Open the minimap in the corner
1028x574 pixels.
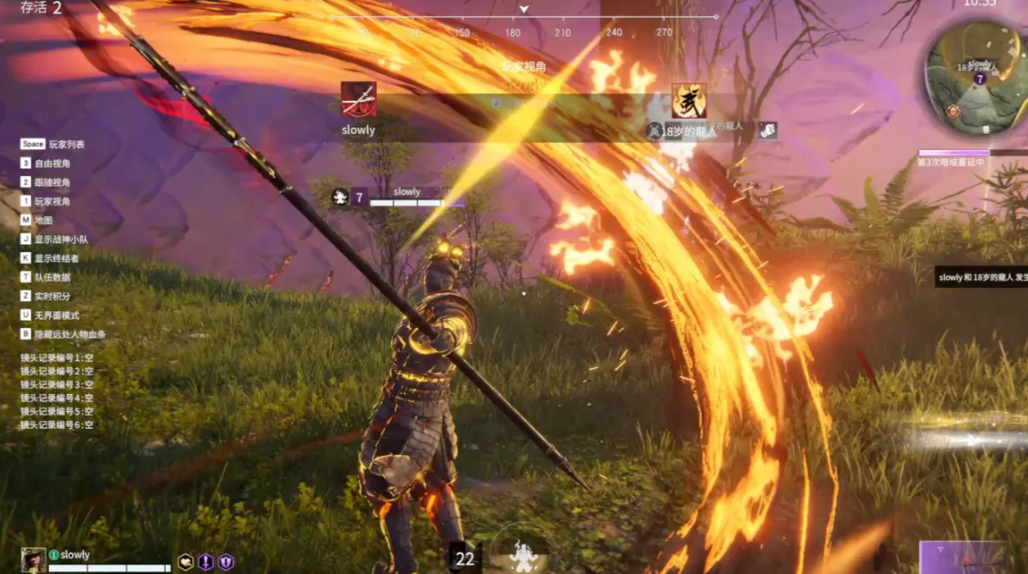click(x=975, y=73)
